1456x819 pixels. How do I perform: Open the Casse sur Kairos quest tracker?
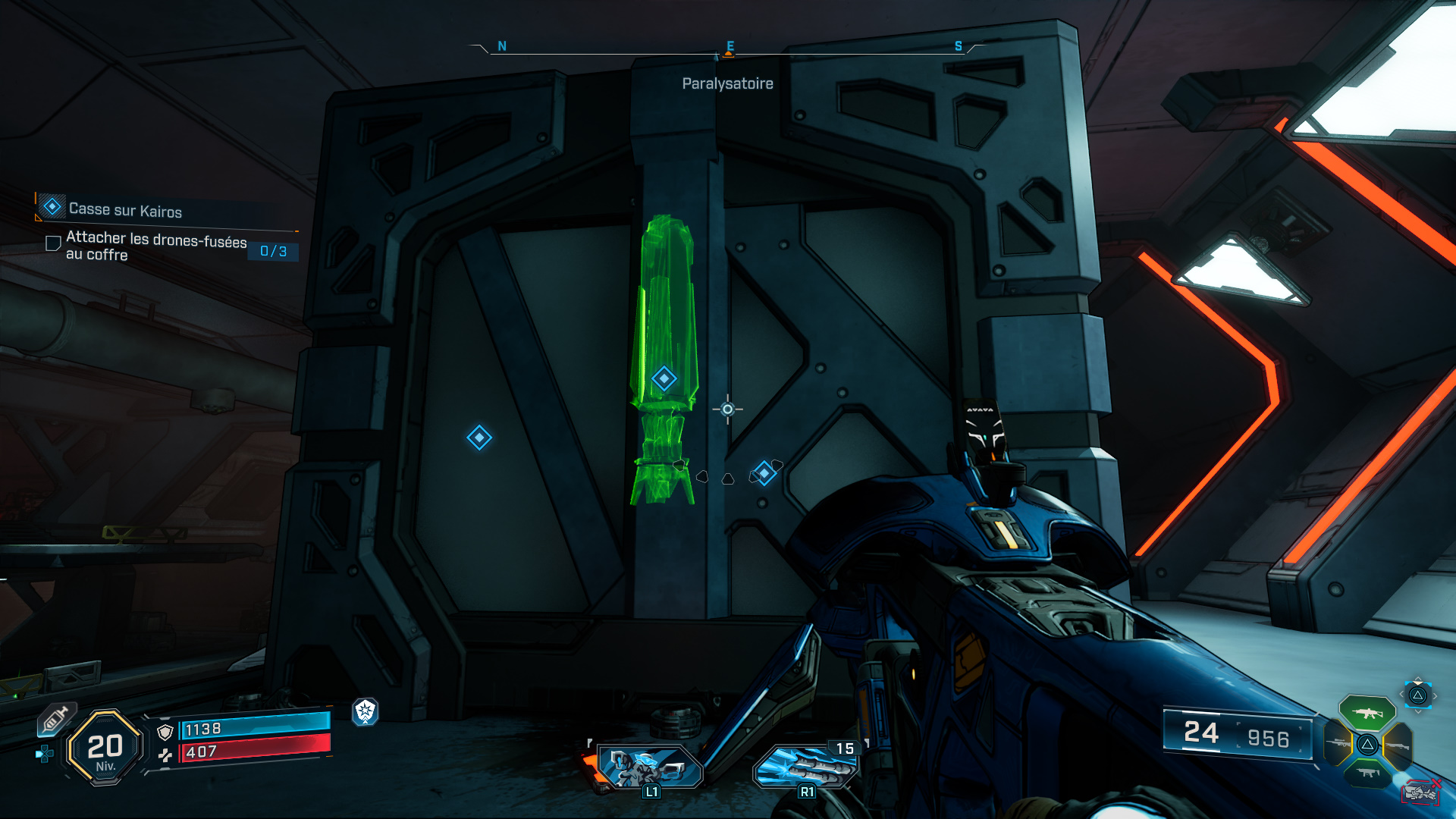125,209
